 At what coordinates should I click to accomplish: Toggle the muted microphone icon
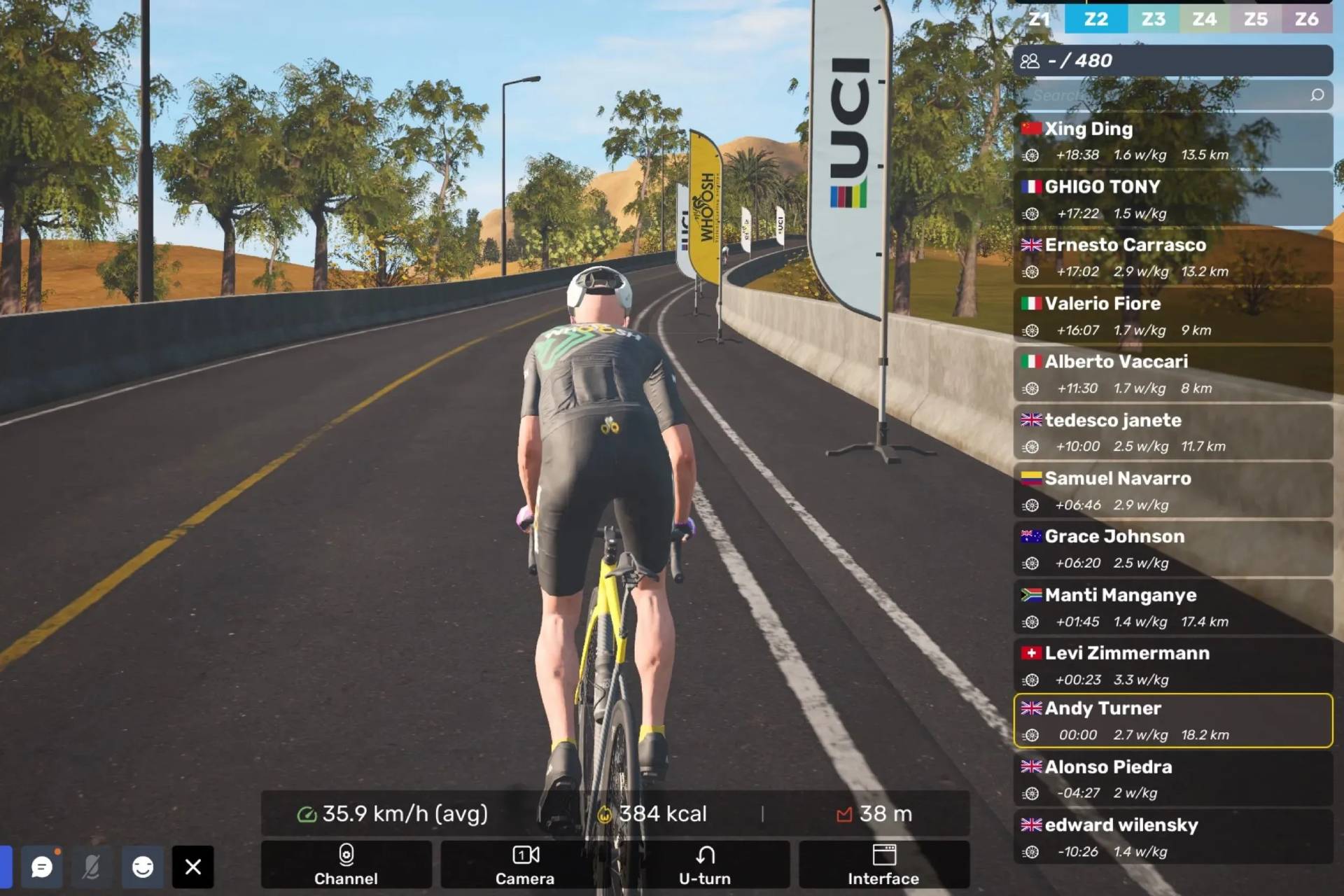(92, 867)
